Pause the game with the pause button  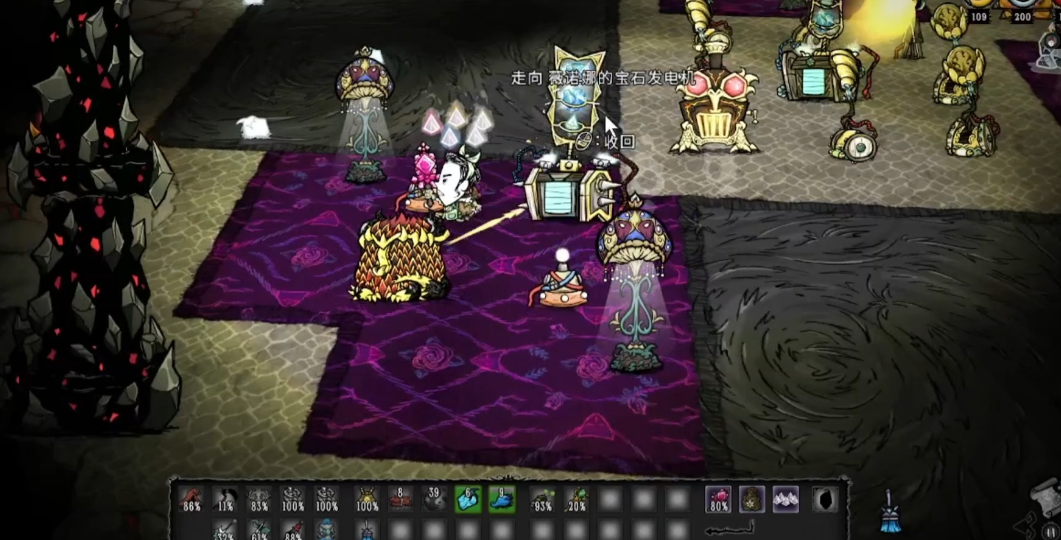point(1050,531)
